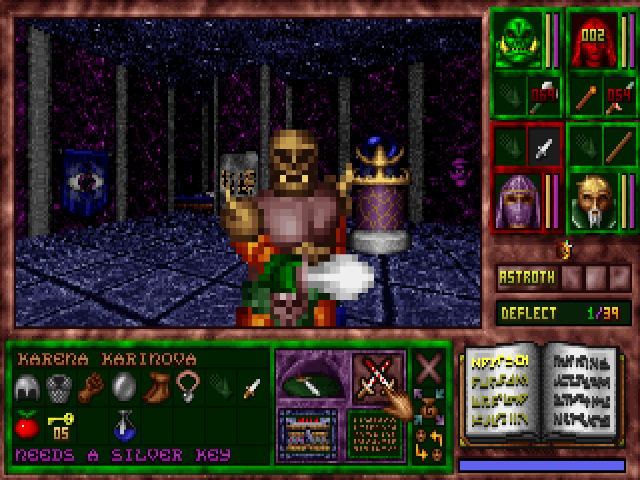Click the ASTROTH spell name button

pyautogui.click(x=526, y=278)
